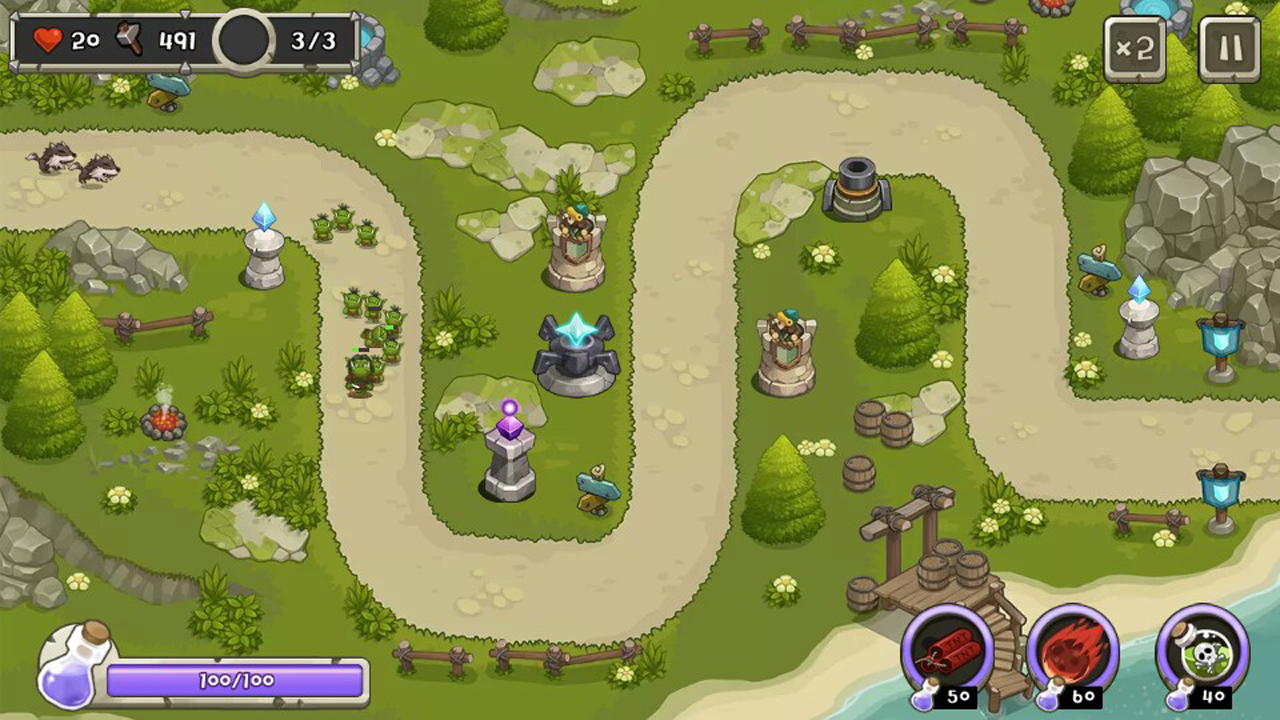Viewport: 1280px width, 720px height.
Task: Click the dark round wave timer circle
Action: coord(243,42)
